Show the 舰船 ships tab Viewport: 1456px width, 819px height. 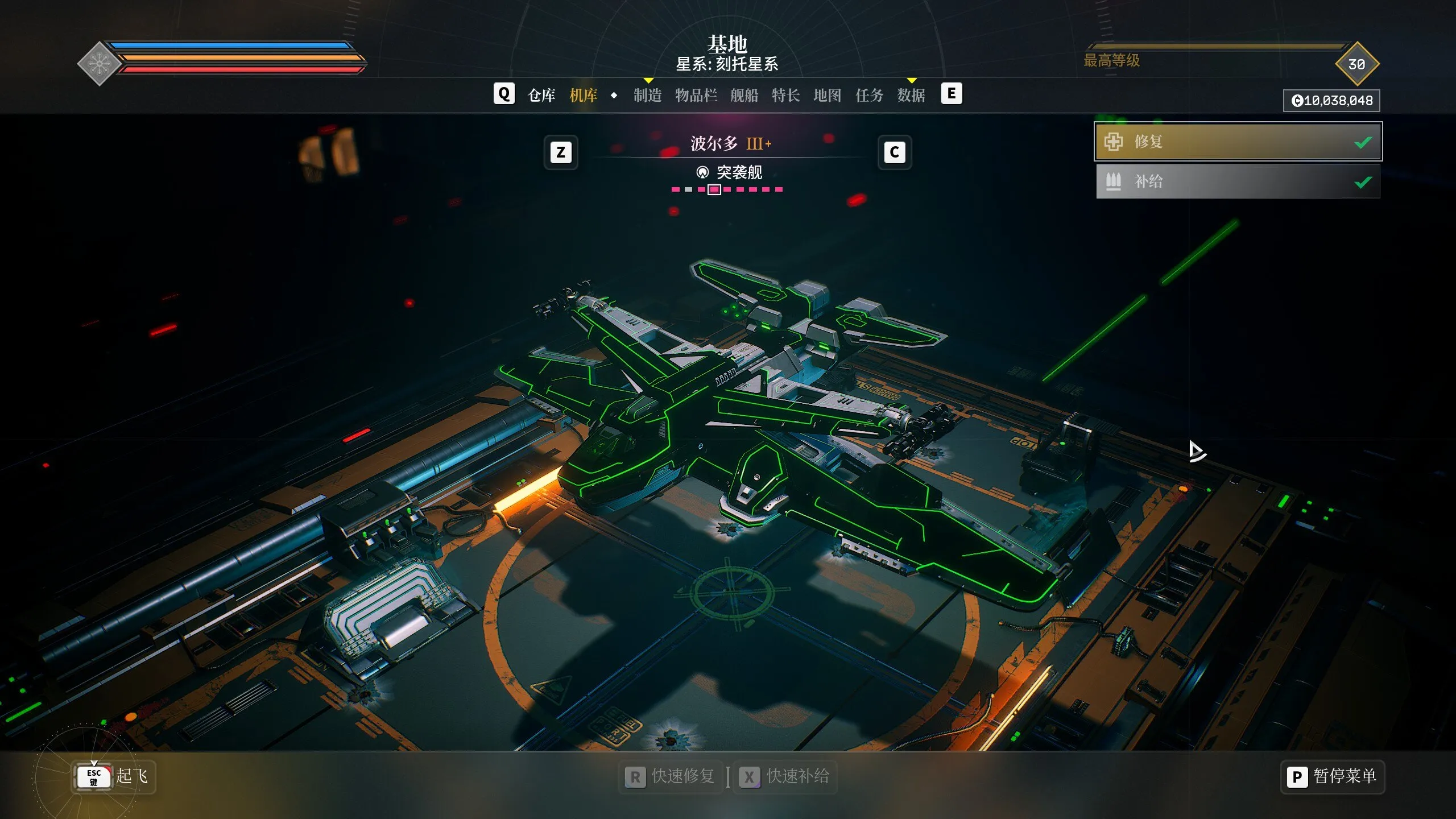[744, 95]
